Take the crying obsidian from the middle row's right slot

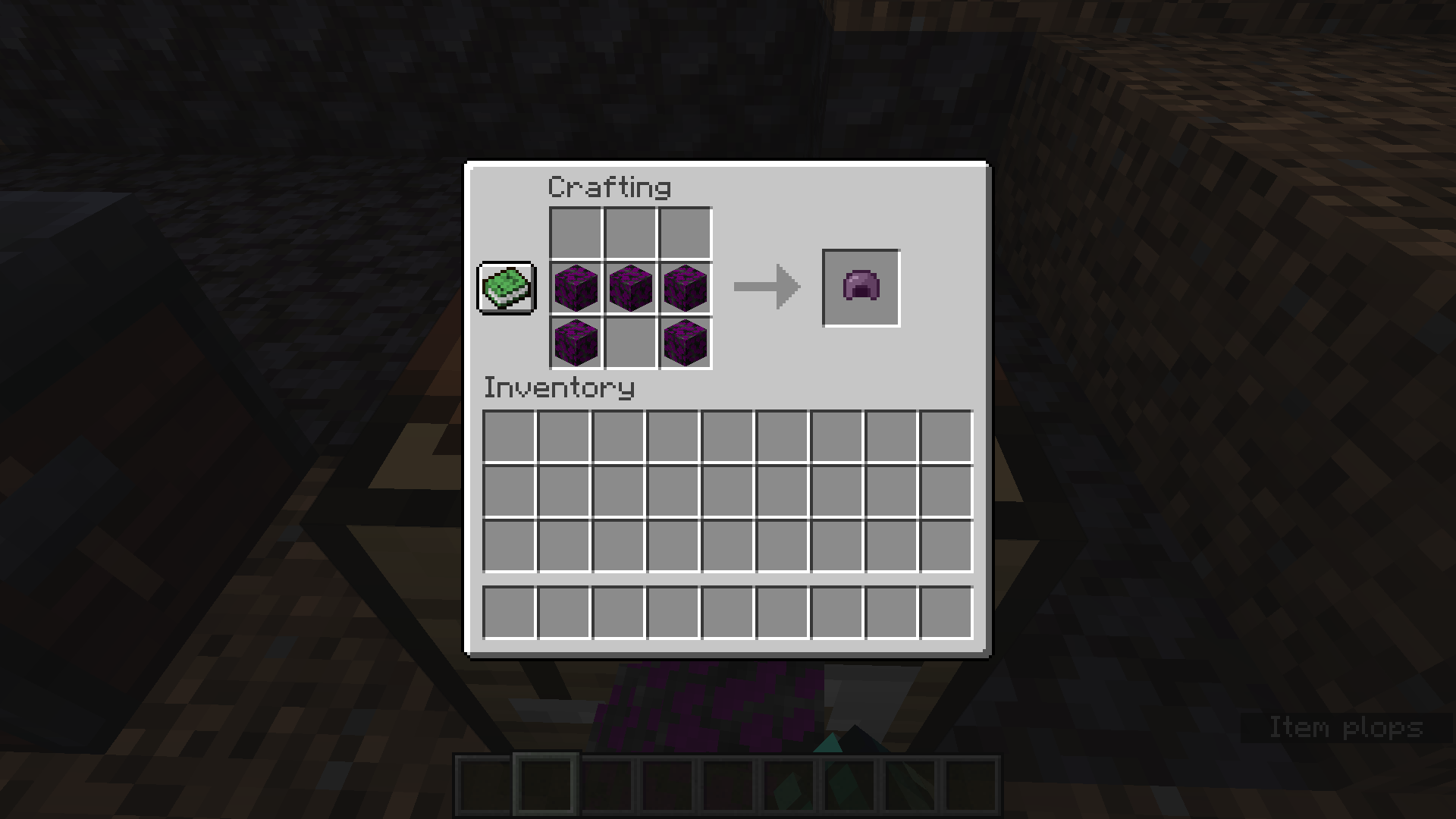tap(684, 288)
